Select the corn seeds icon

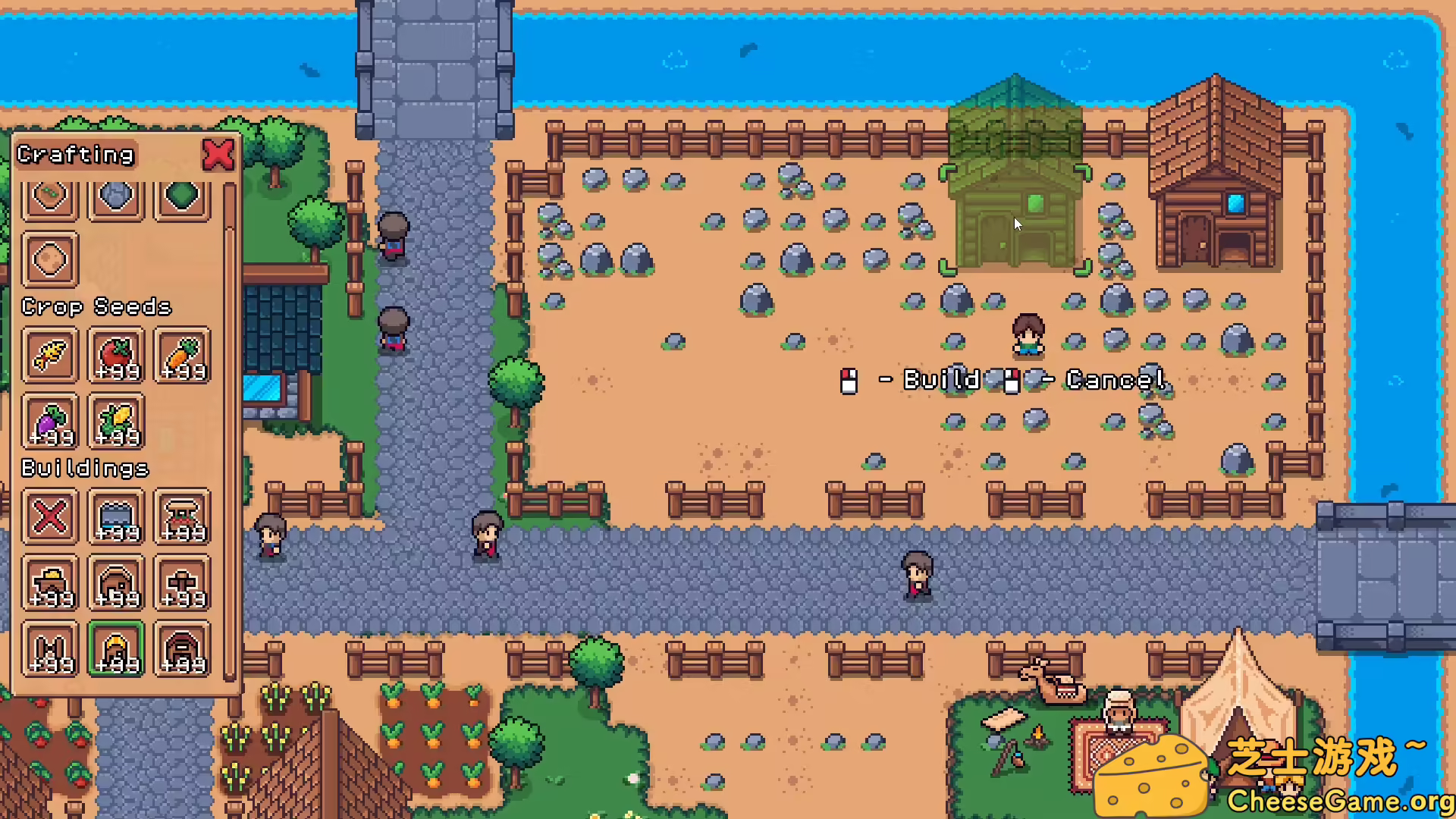click(x=115, y=422)
